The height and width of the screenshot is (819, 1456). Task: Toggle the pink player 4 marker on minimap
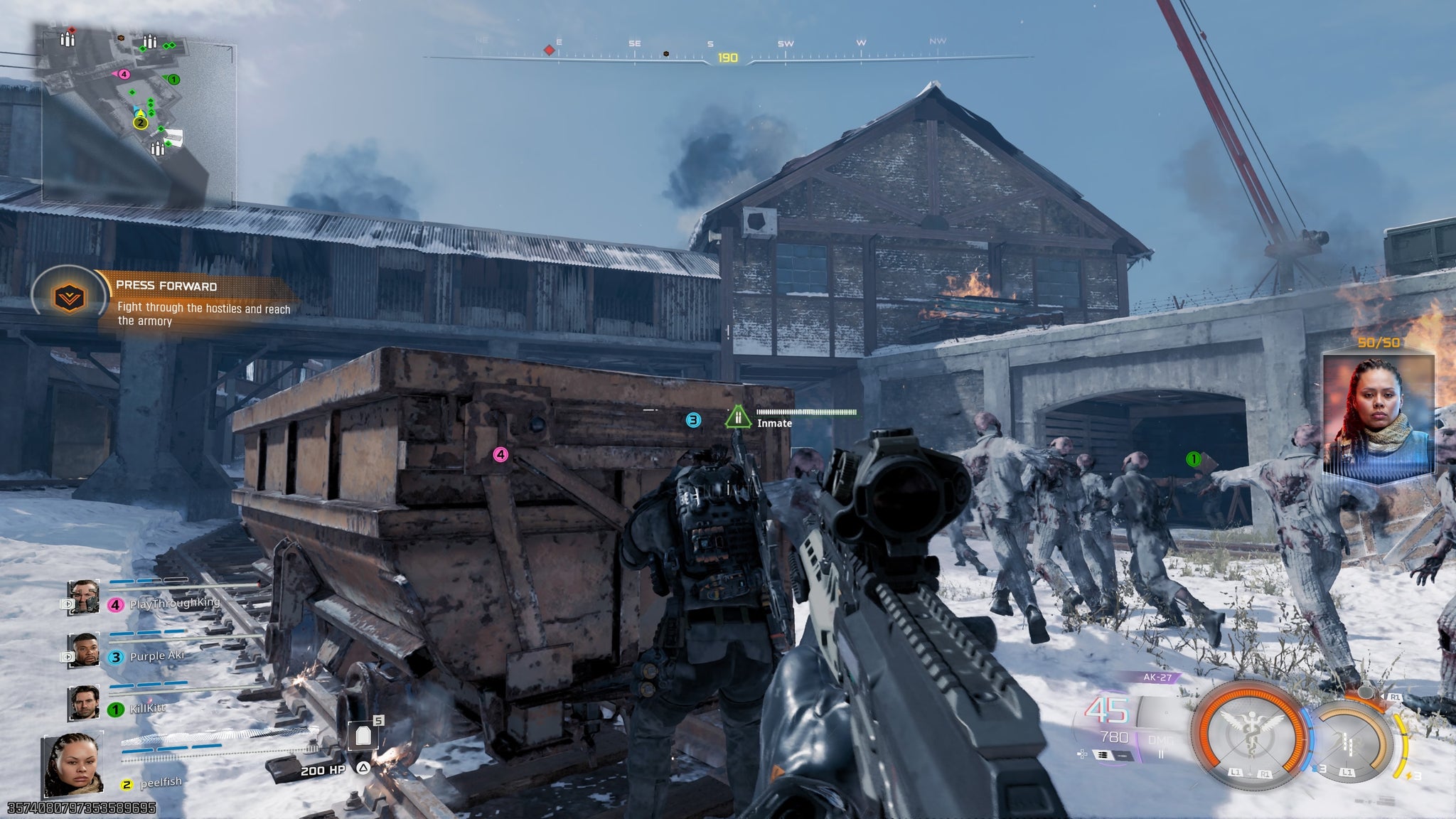pos(125,73)
